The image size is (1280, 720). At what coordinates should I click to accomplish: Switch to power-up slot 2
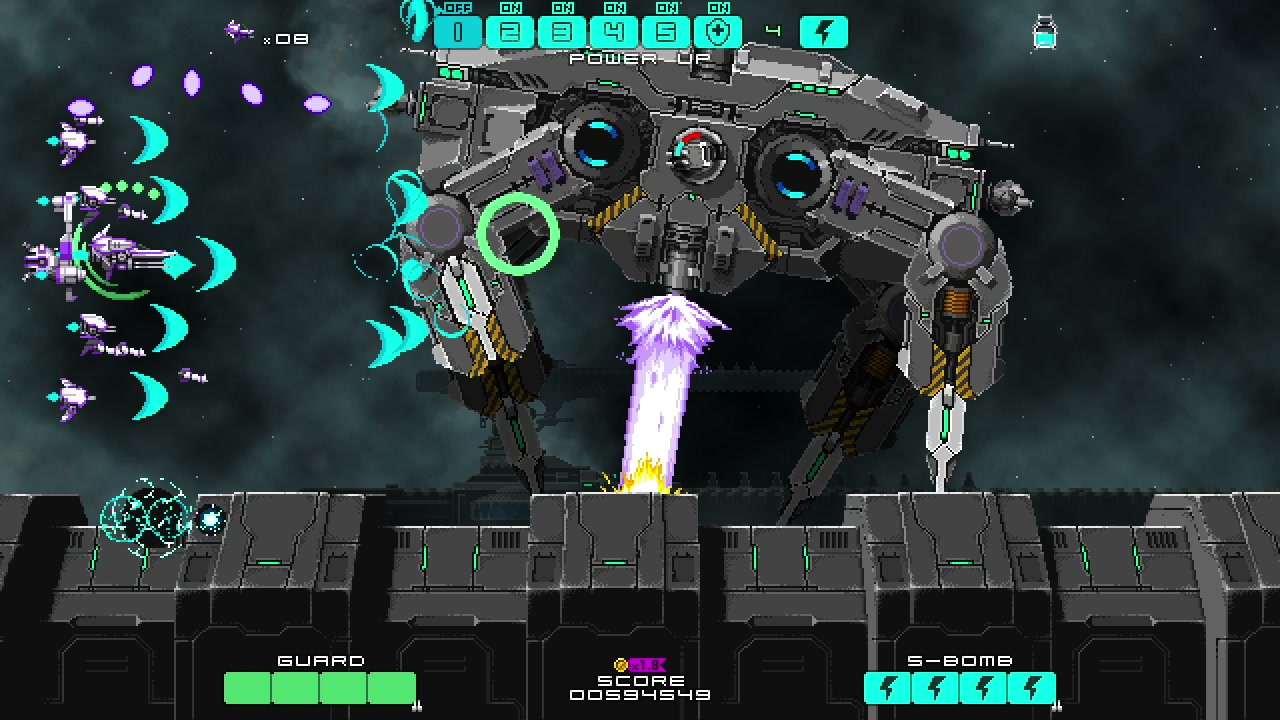(x=510, y=31)
